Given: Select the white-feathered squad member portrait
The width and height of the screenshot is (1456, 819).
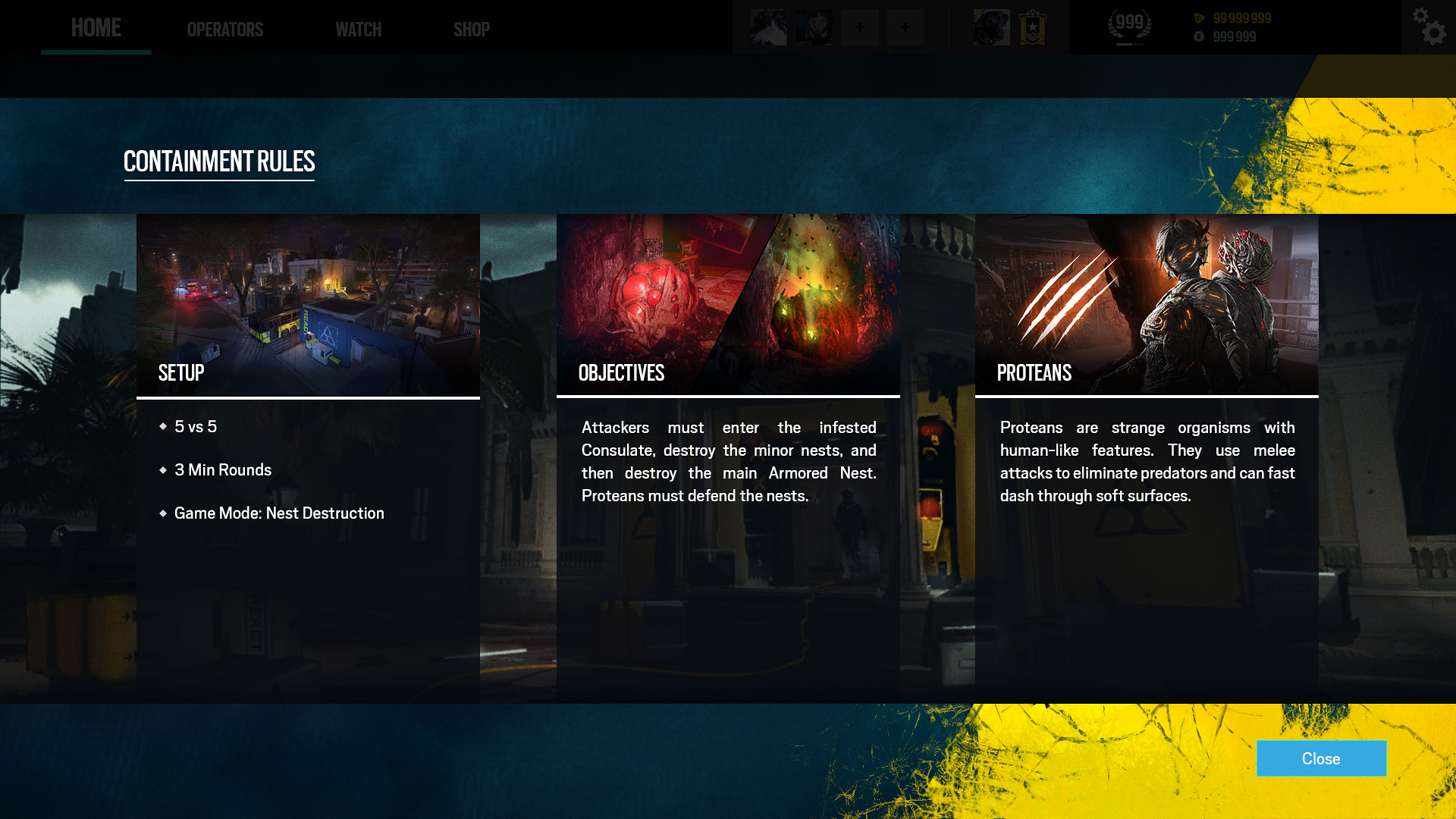Looking at the screenshot, I should click(x=768, y=28).
